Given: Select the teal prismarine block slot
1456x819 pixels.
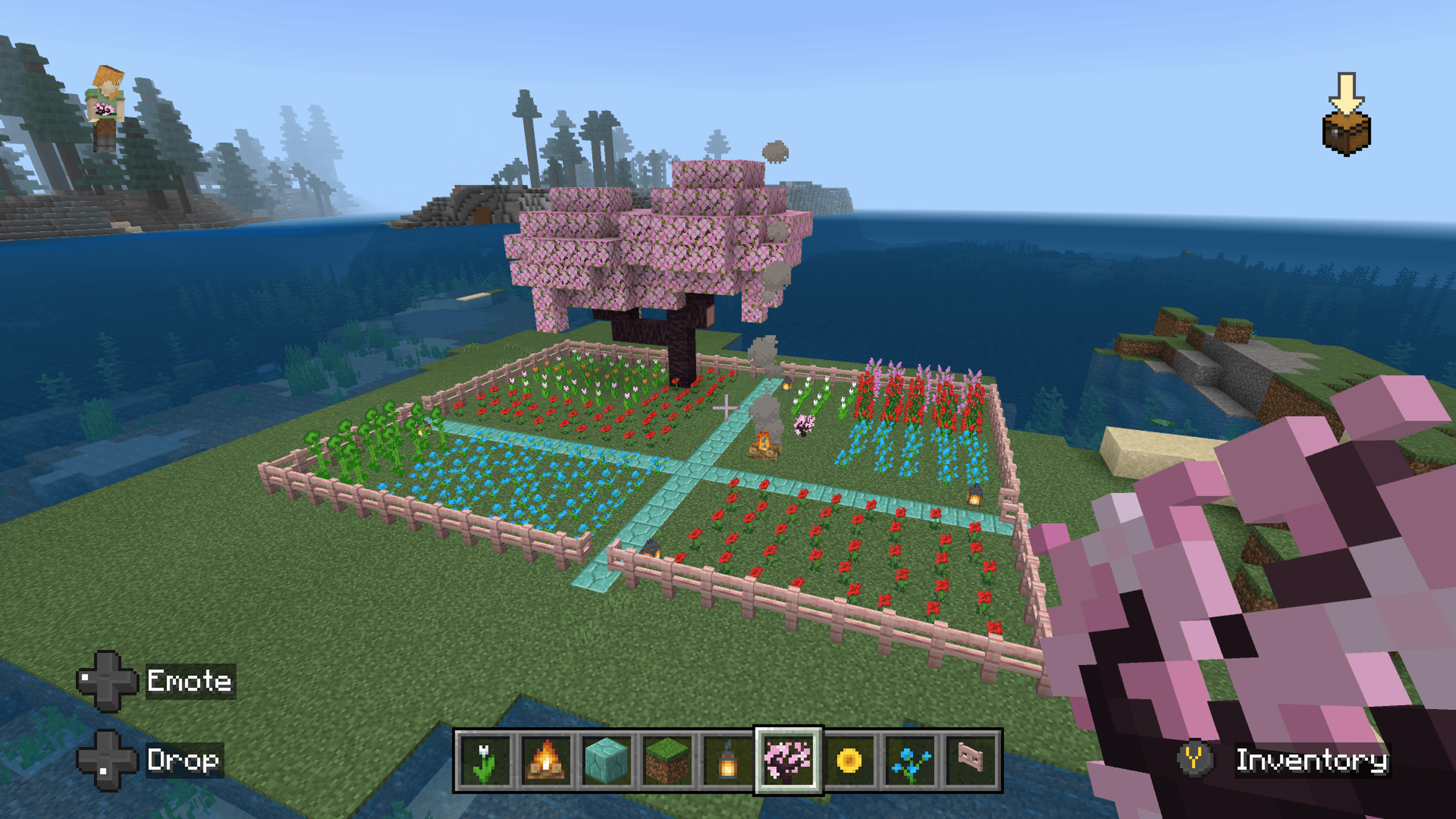Looking at the screenshot, I should (x=607, y=760).
